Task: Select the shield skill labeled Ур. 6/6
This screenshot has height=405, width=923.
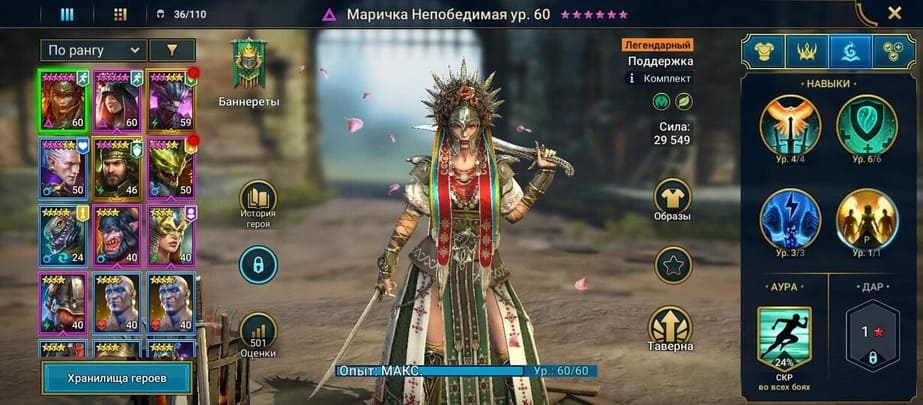Action: click(x=867, y=125)
